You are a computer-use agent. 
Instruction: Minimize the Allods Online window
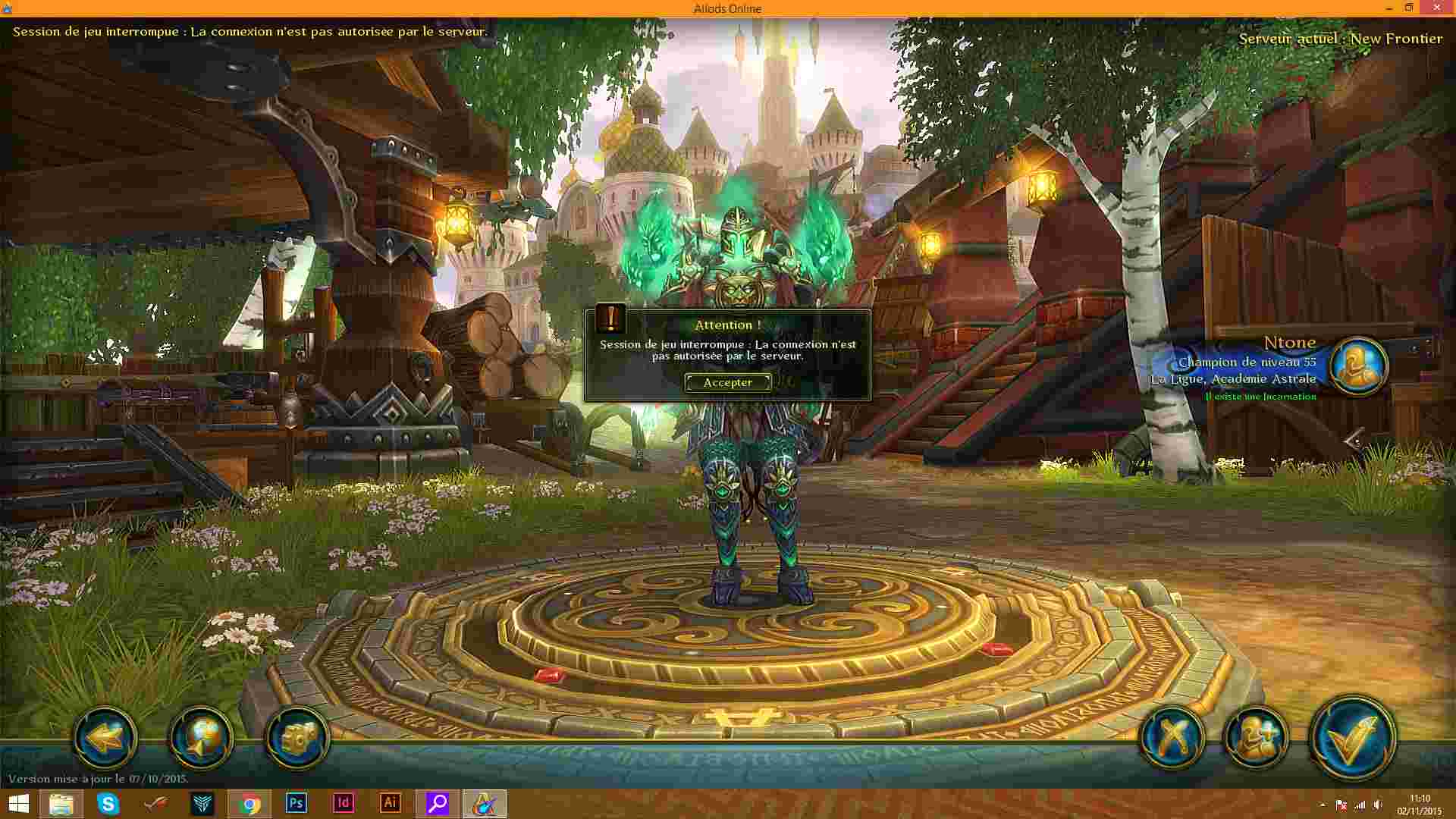click(1389, 8)
